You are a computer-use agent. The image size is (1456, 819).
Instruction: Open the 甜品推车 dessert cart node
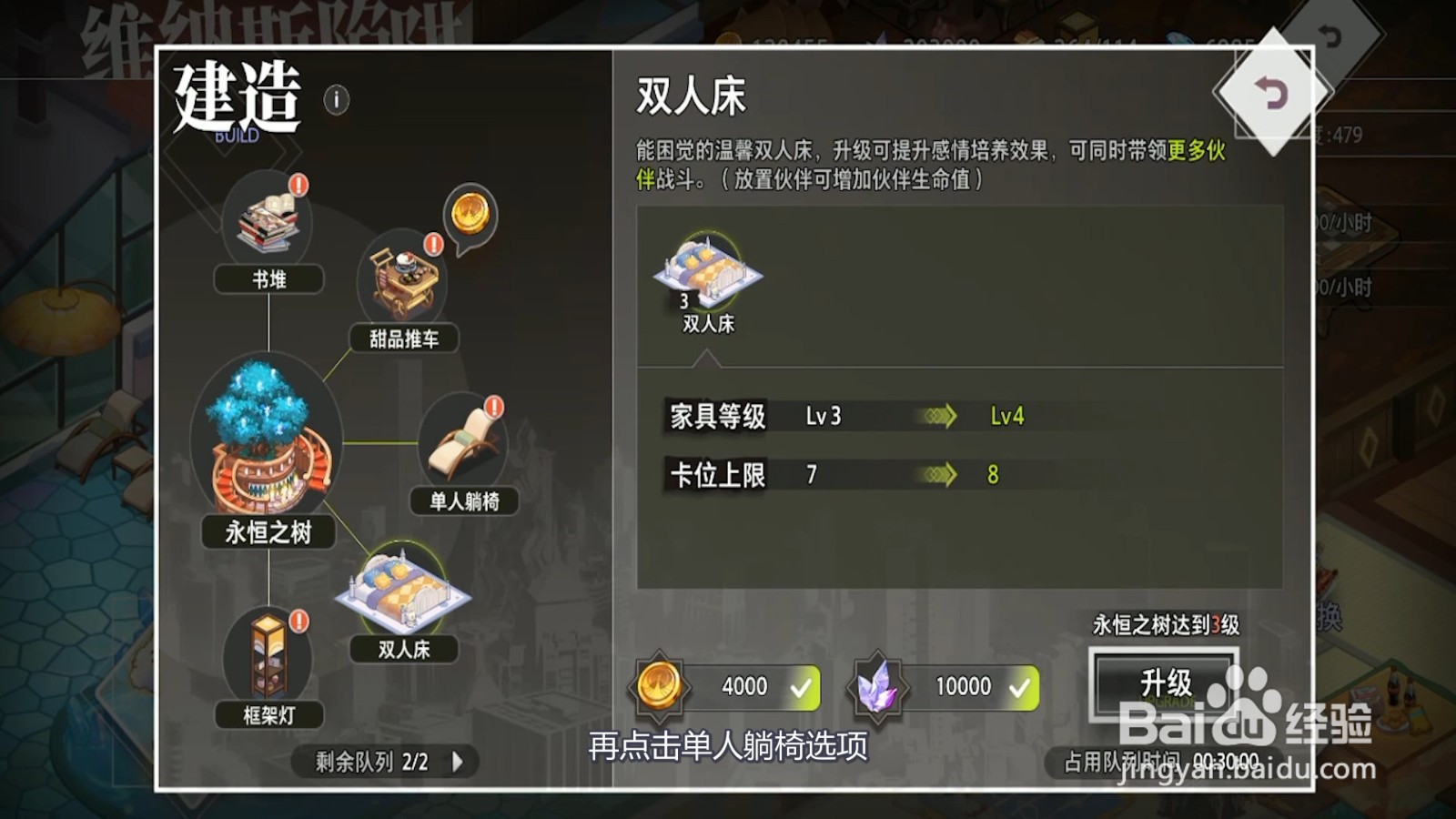[404, 277]
